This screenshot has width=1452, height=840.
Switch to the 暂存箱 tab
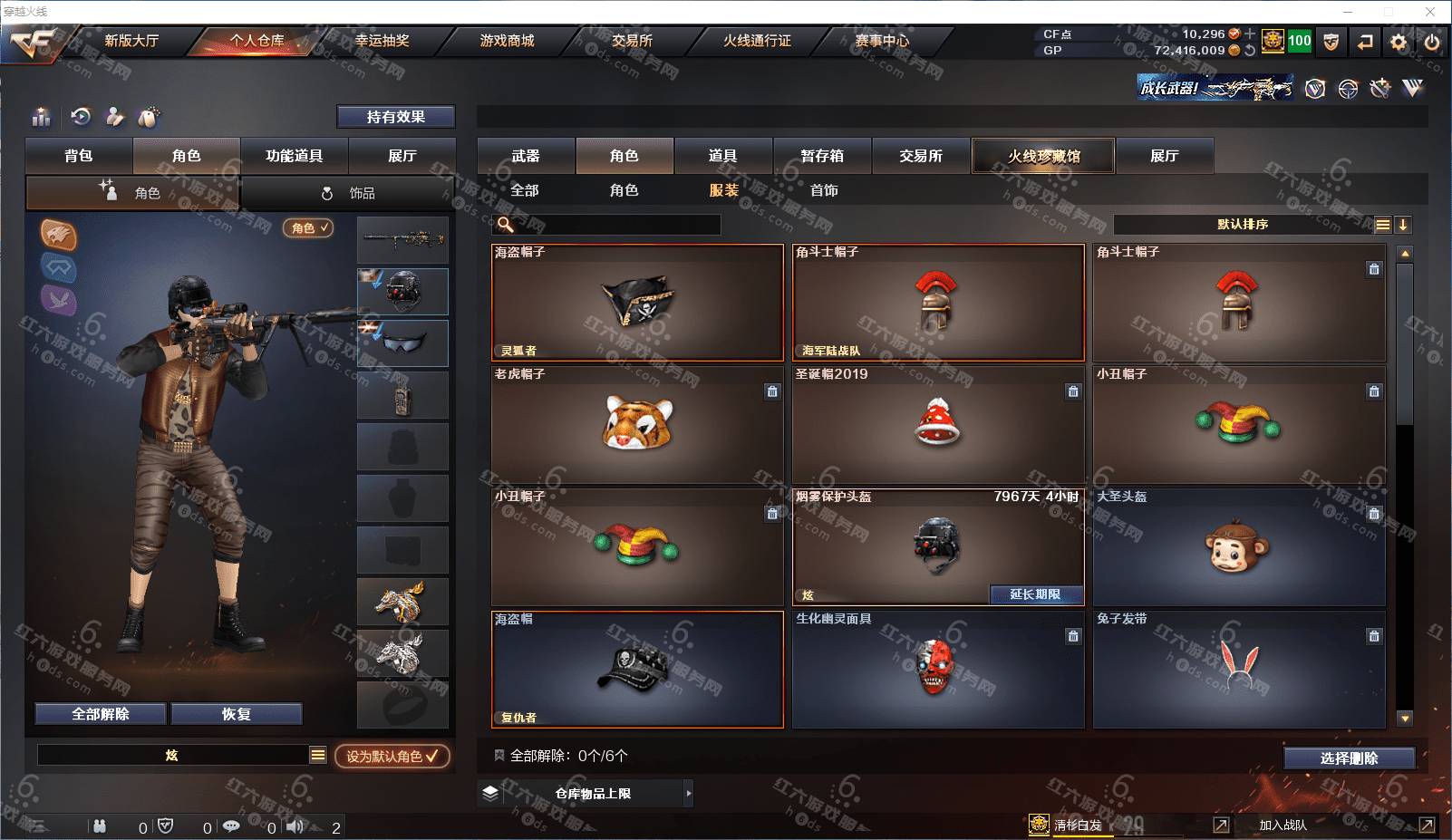click(822, 156)
